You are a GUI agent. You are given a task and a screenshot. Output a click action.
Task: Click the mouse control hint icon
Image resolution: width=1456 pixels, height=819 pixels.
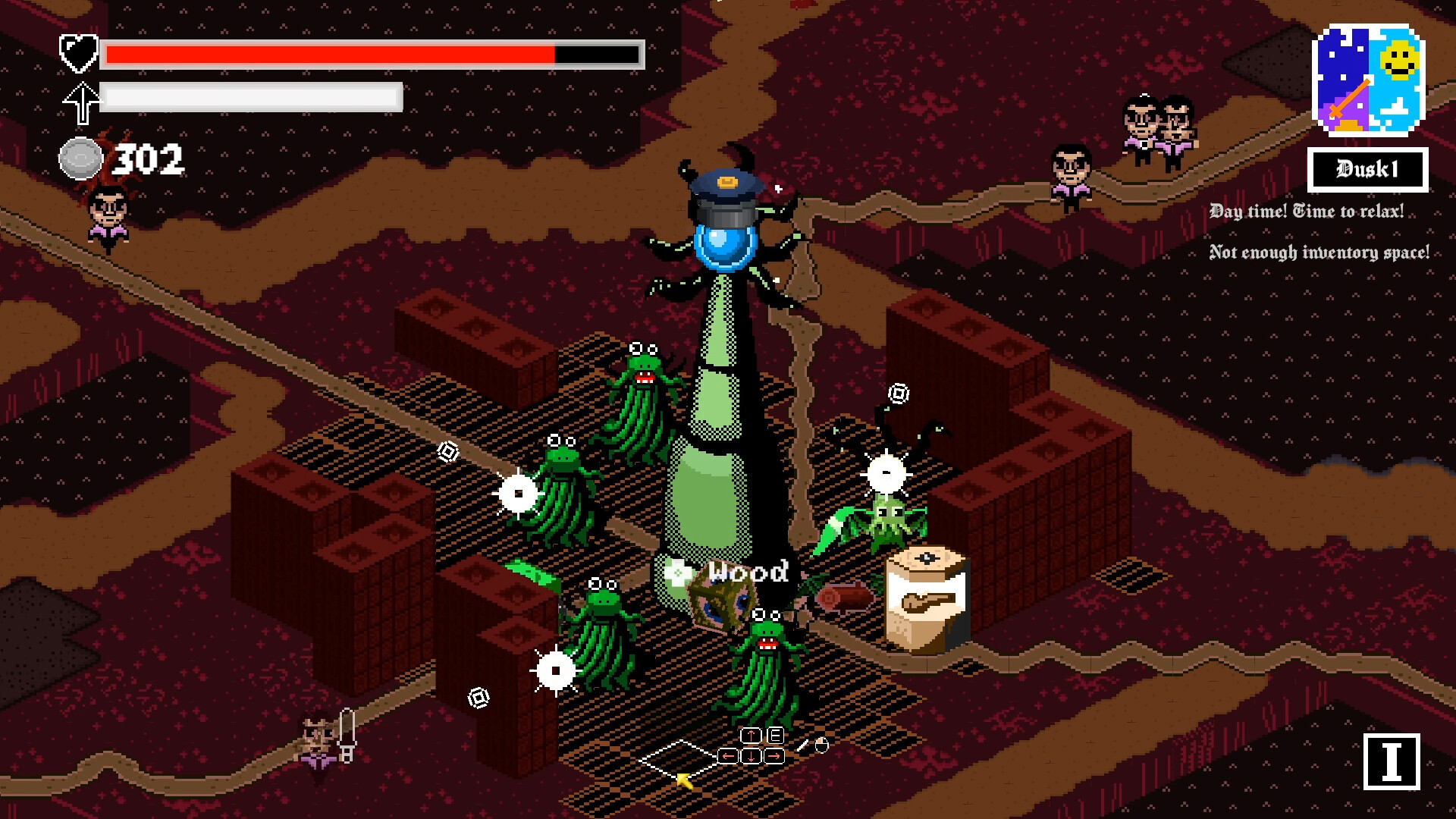822,745
